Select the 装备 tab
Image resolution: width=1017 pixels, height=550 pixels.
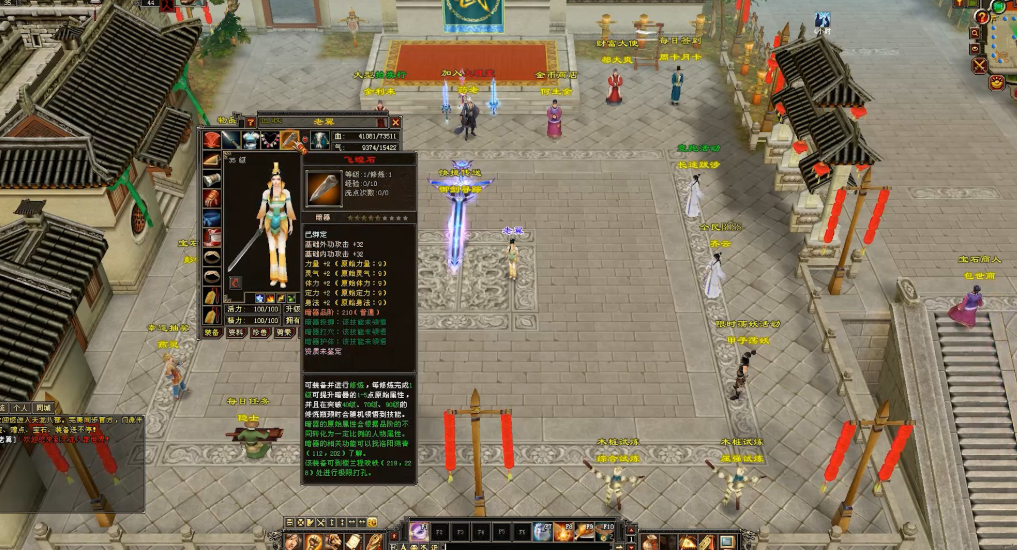pos(212,332)
